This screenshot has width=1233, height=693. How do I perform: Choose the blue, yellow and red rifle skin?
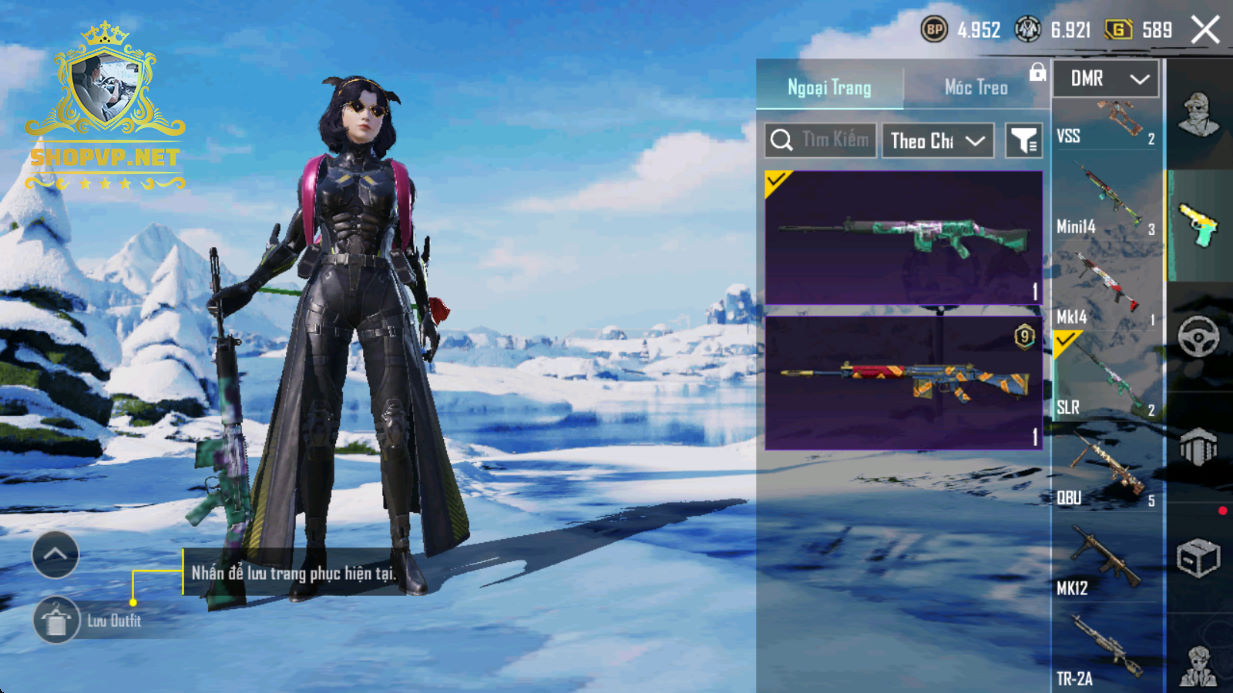pyautogui.click(x=904, y=382)
